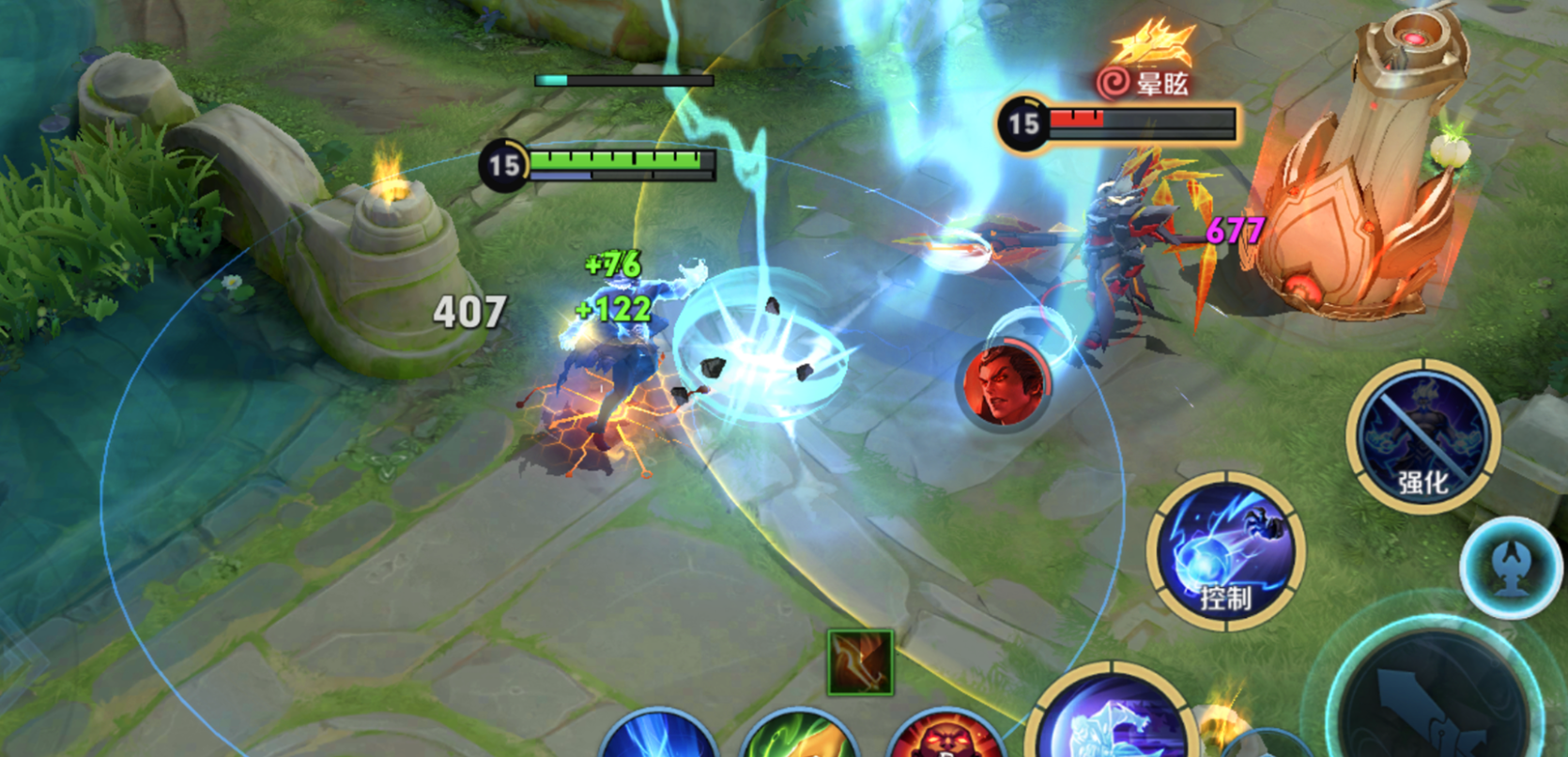
Task: Use the green swirl heal button
Action: 801,737
